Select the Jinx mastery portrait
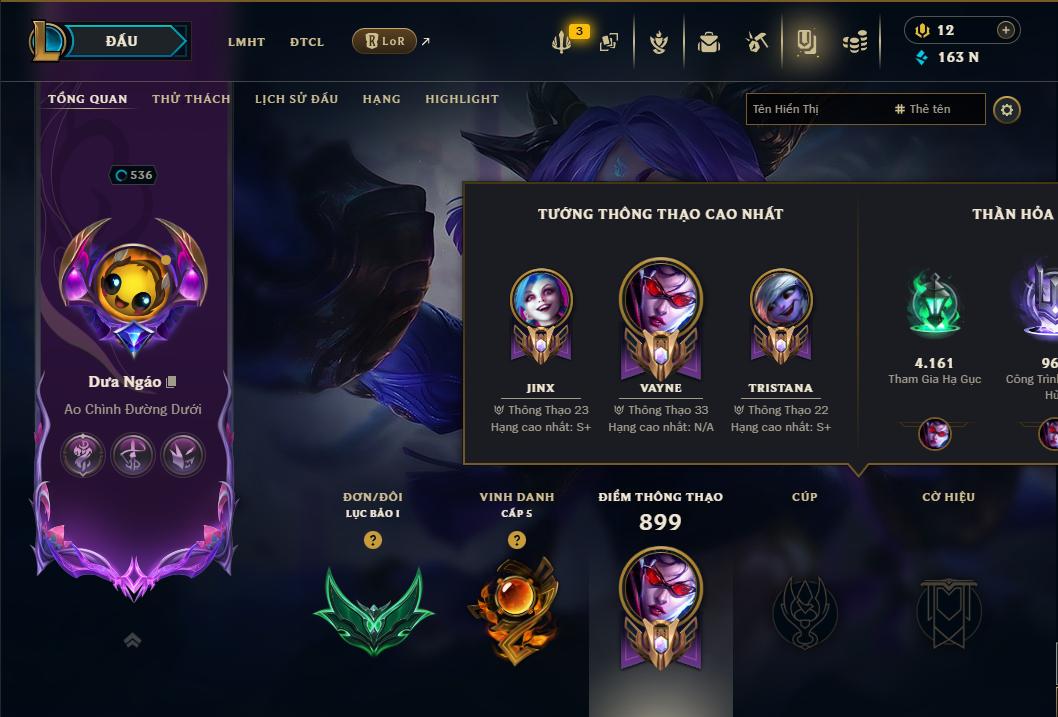Viewport: 1058px width, 717px height. [541, 302]
